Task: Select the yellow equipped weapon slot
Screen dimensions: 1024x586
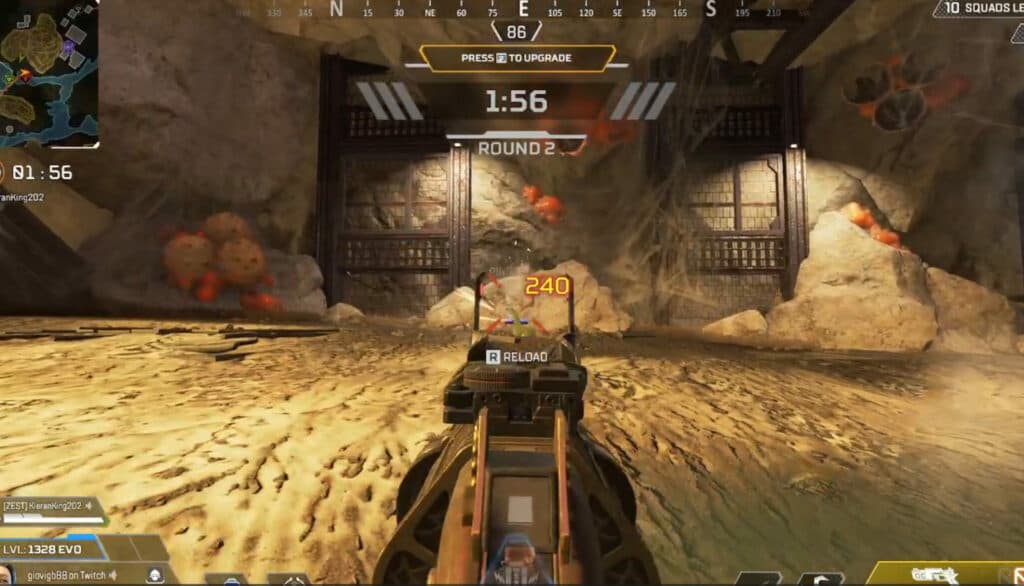Action: click(x=947, y=574)
